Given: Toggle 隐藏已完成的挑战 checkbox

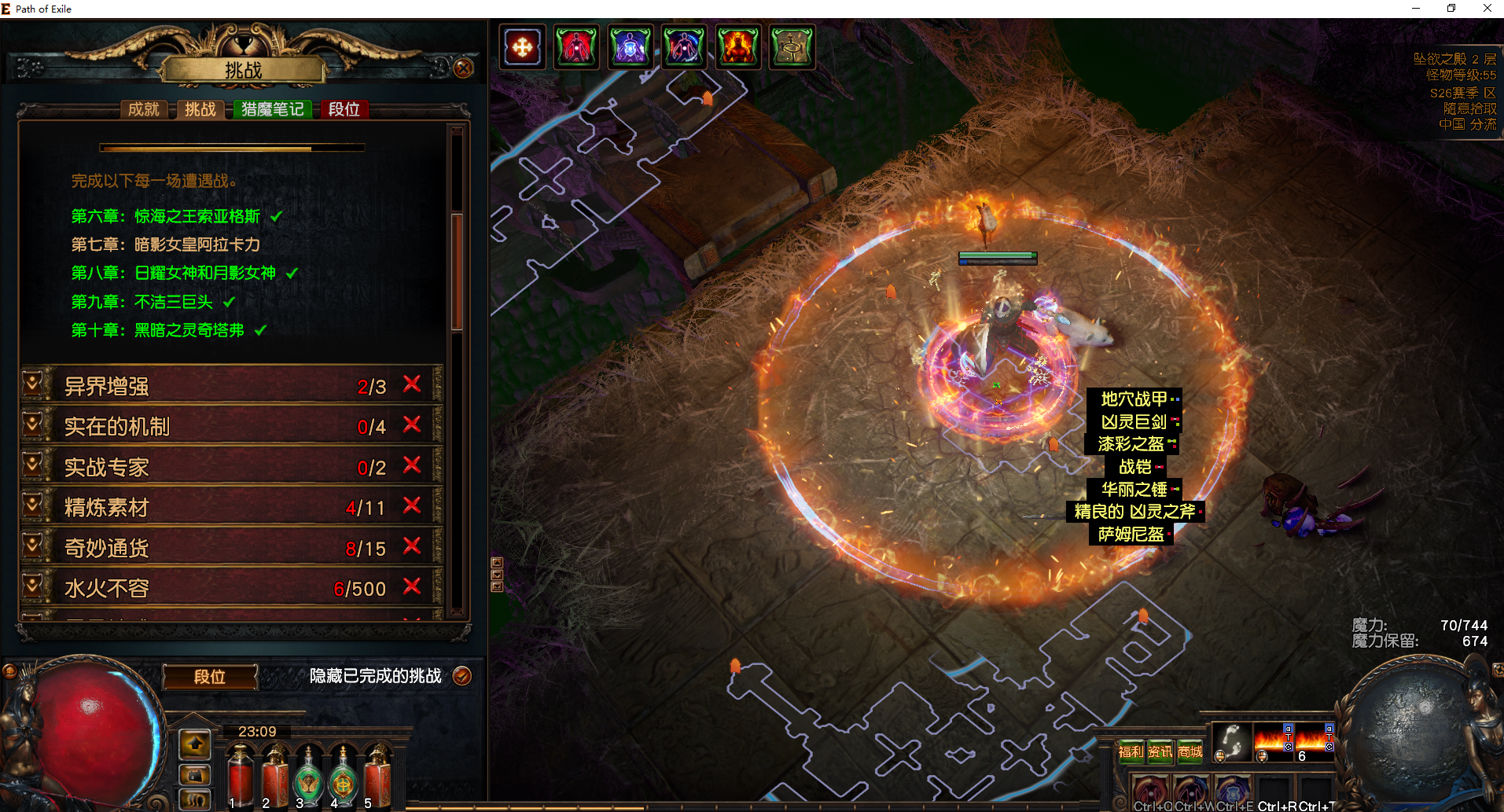Looking at the screenshot, I should [x=462, y=676].
